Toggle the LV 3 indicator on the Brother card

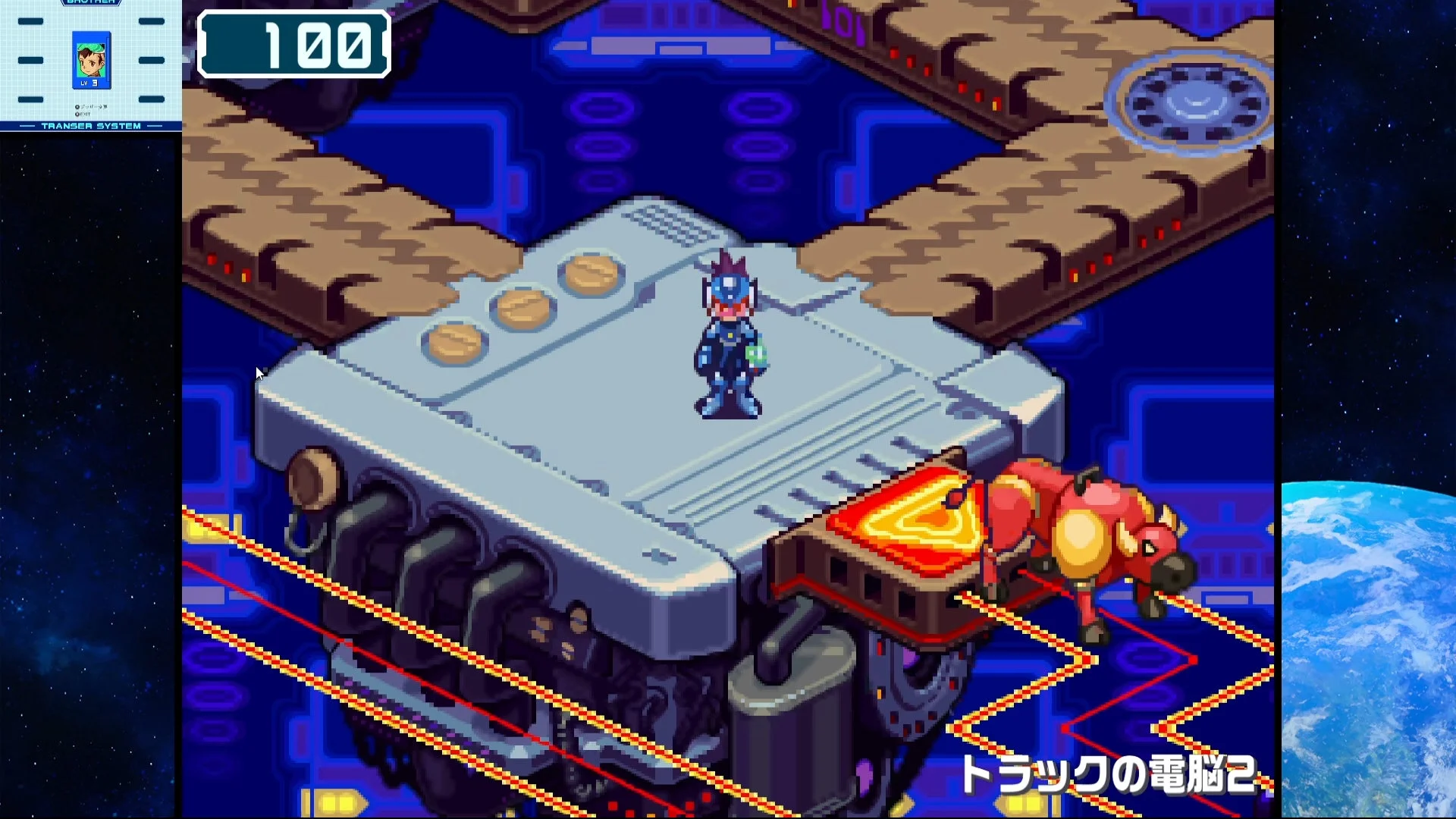[x=89, y=82]
